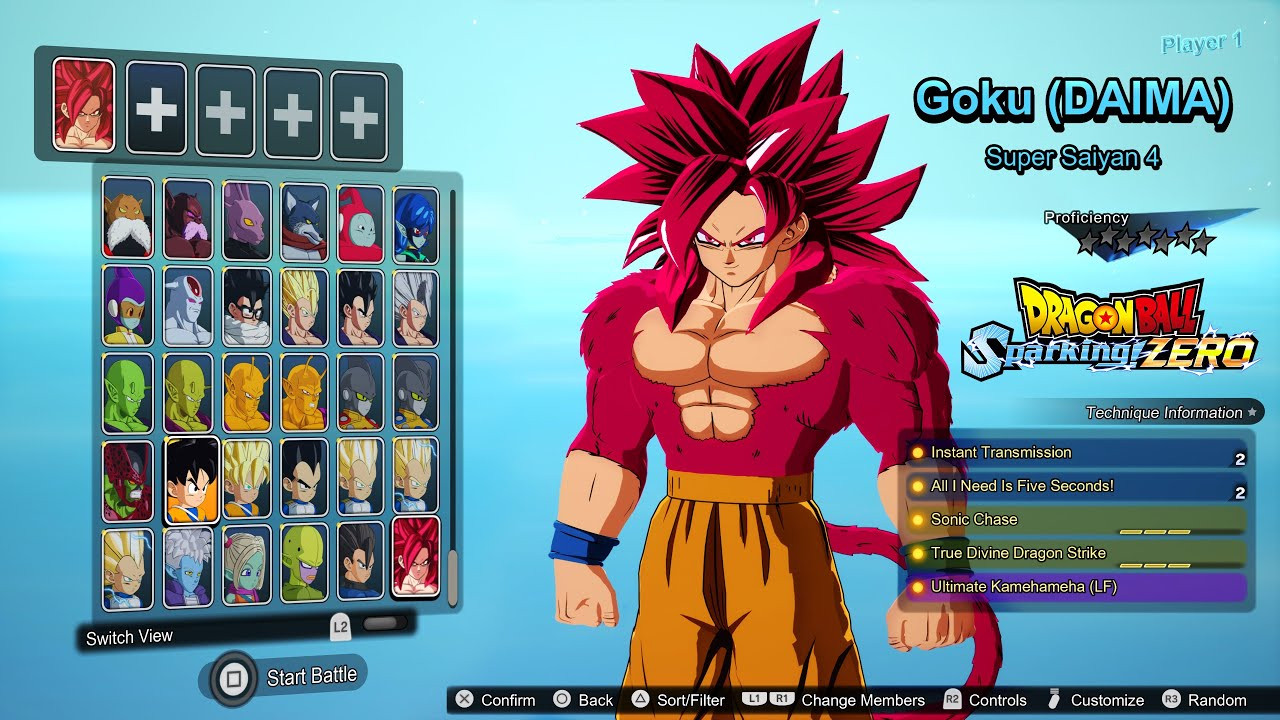1280x720 pixels.
Task: Select Super Saiyan 4 Goku in roster grid
Action: tap(416, 556)
